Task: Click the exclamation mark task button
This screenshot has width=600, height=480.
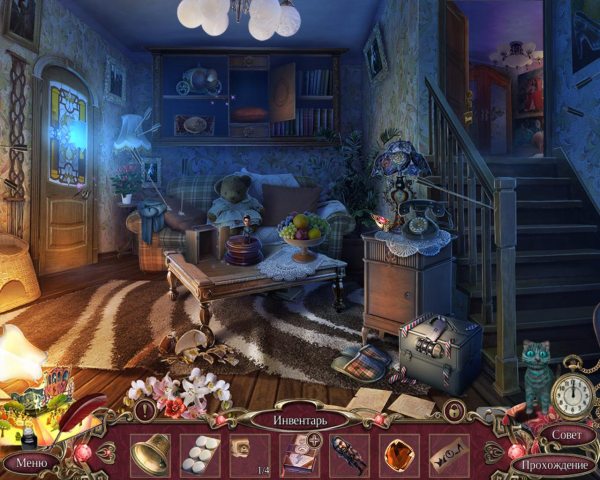Action: tap(147, 410)
